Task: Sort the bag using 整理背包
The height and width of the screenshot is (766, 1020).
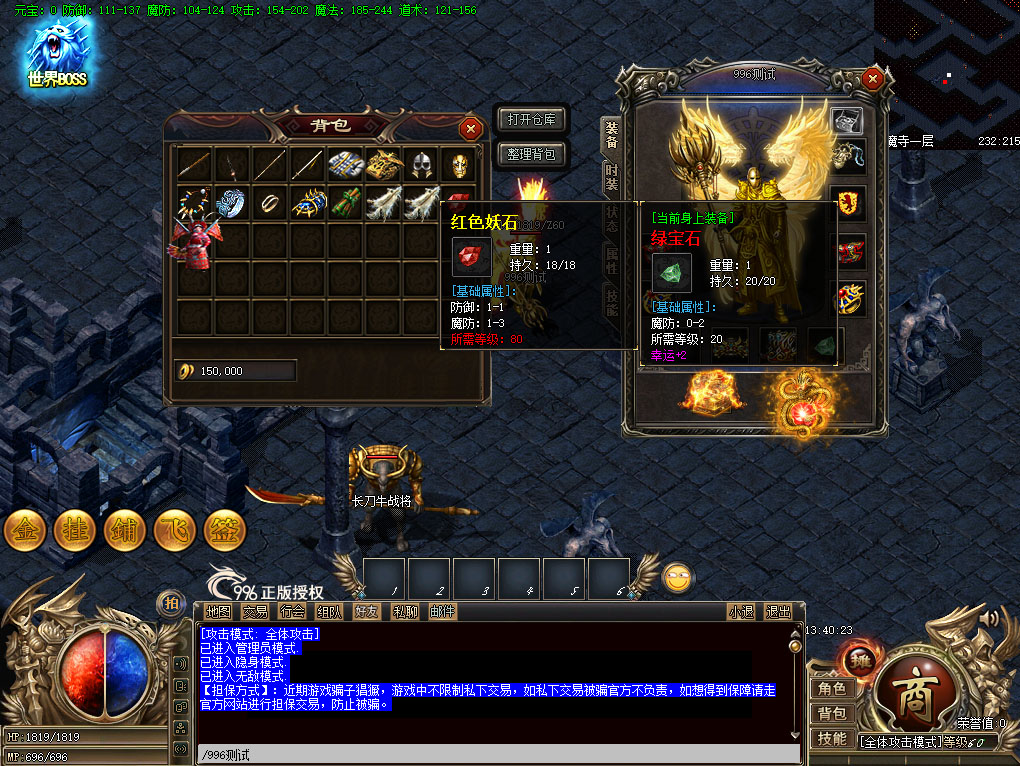Action: [532, 154]
